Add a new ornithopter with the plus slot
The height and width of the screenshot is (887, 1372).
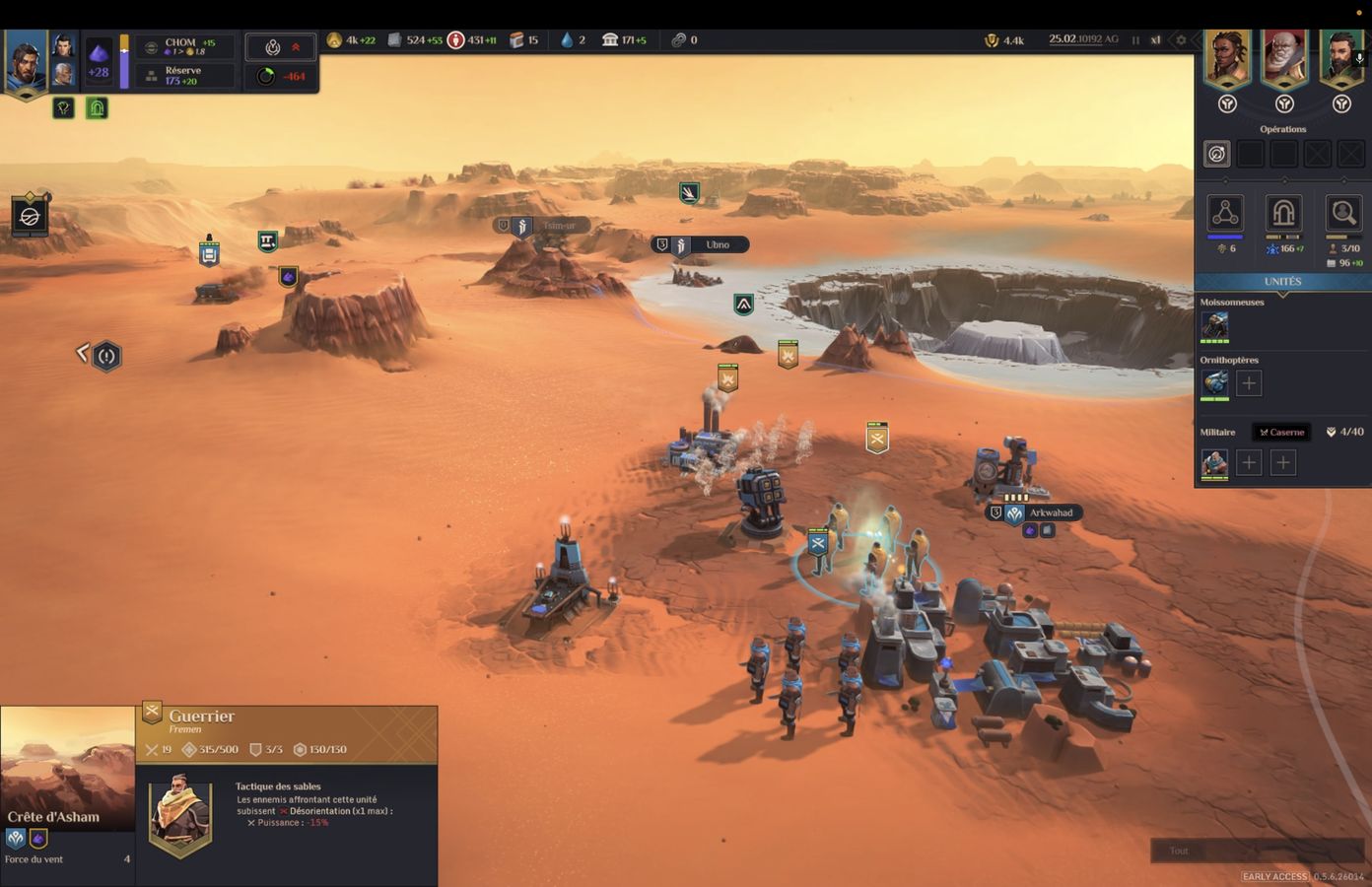(x=1249, y=383)
